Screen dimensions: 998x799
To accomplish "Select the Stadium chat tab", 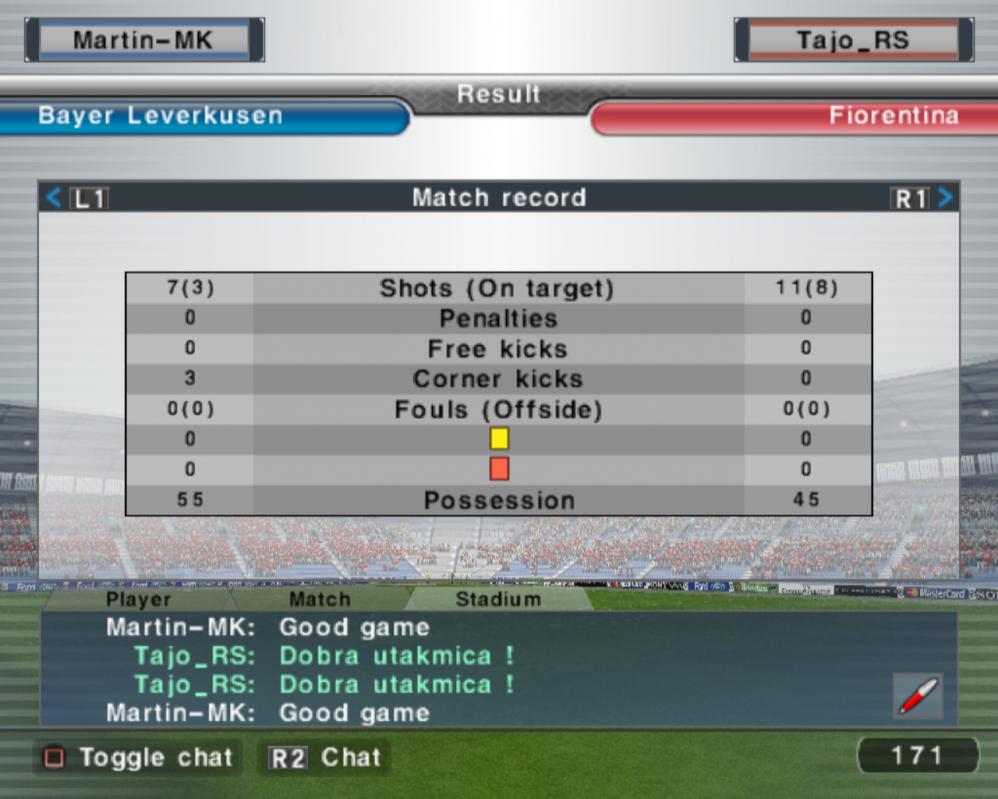I will pos(498,600).
